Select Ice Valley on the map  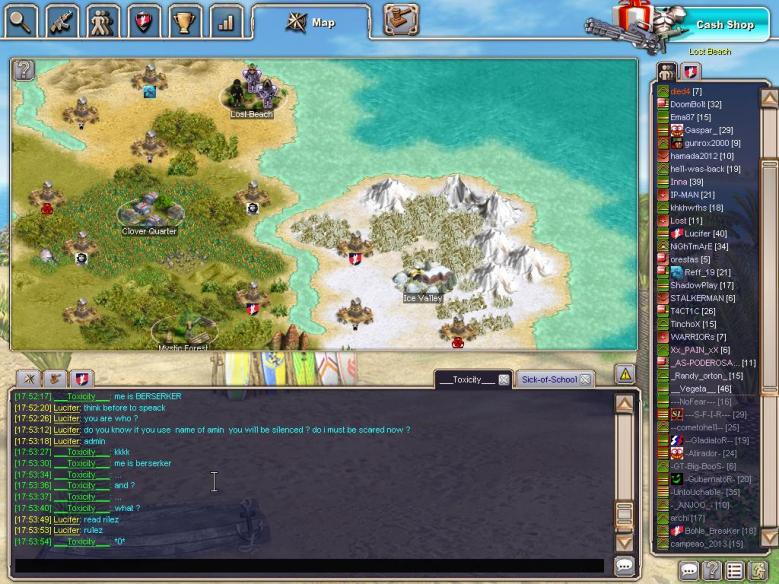[422, 281]
